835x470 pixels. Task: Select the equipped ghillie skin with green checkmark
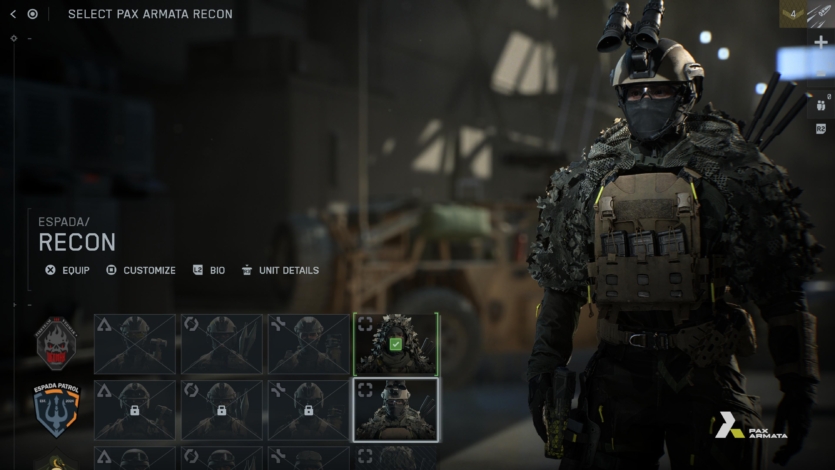396,344
